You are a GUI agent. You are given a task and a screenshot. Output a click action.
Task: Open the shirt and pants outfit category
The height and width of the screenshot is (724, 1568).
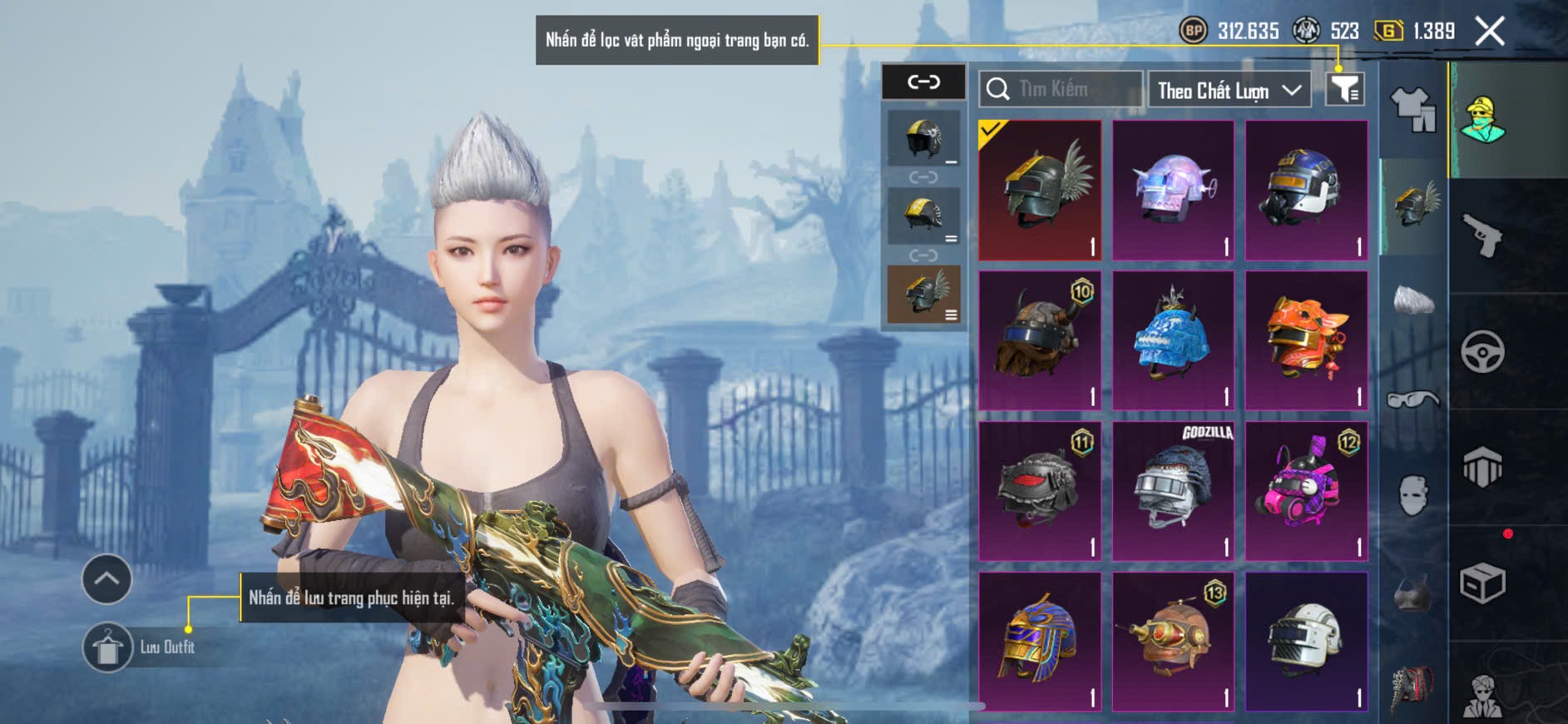tap(1412, 110)
